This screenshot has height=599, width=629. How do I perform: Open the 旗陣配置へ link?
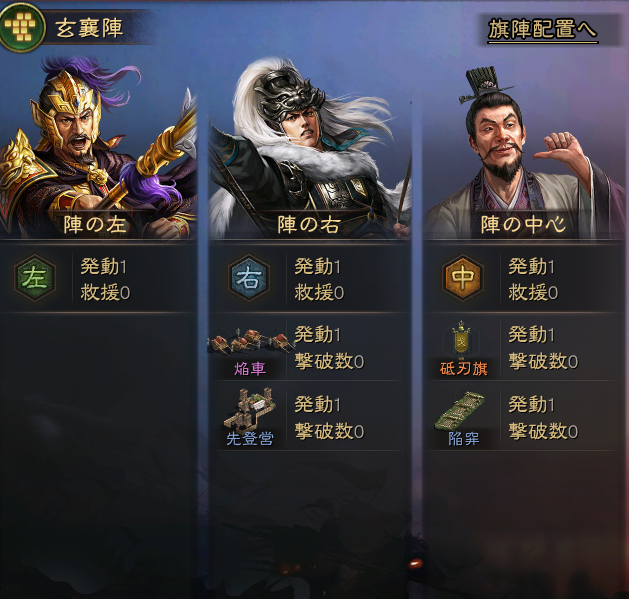(x=542, y=30)
